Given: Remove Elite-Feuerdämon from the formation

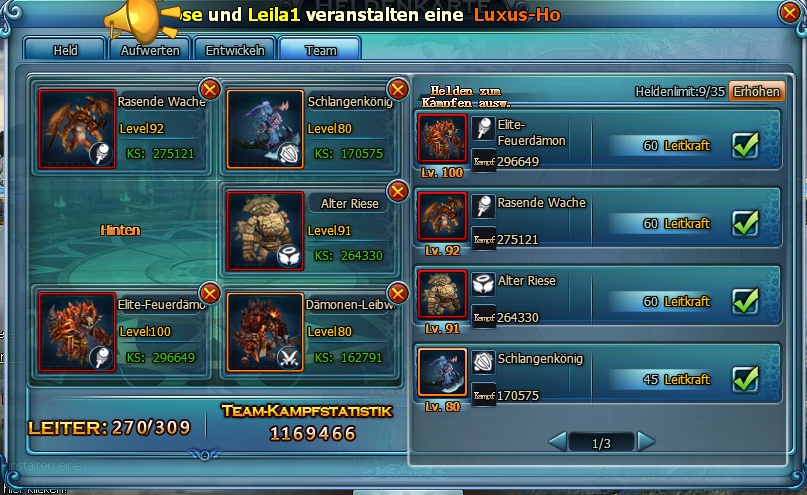Looking at the screenshot, I should (210, 292).
